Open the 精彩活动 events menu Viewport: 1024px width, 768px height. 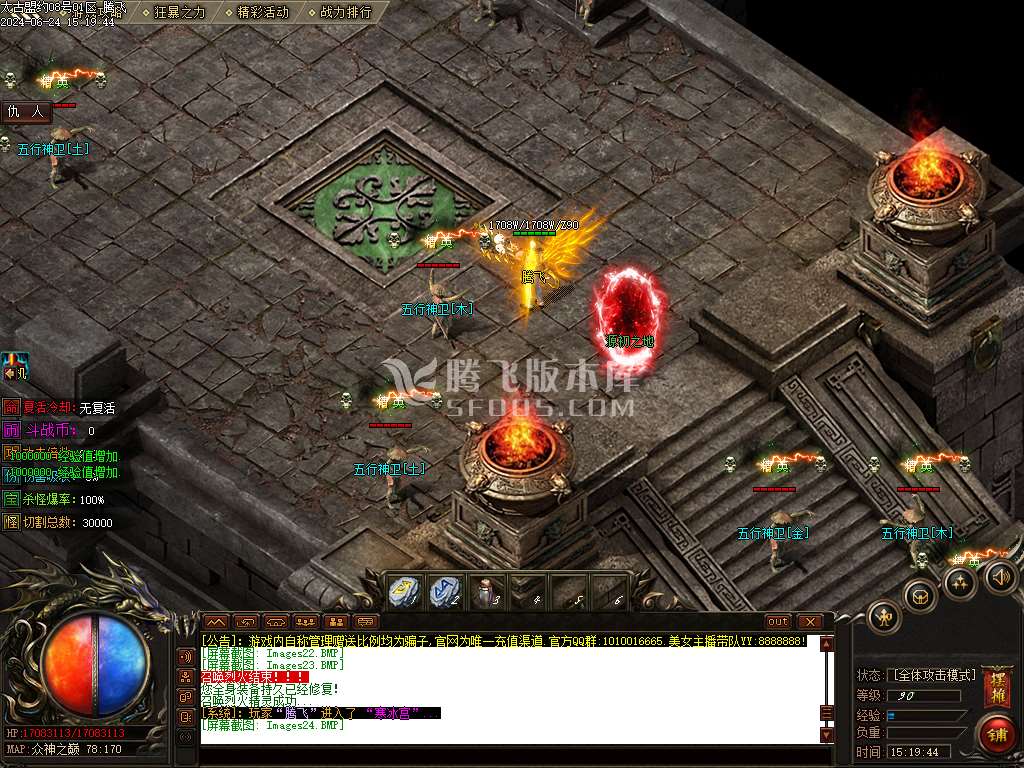[263, 12]
